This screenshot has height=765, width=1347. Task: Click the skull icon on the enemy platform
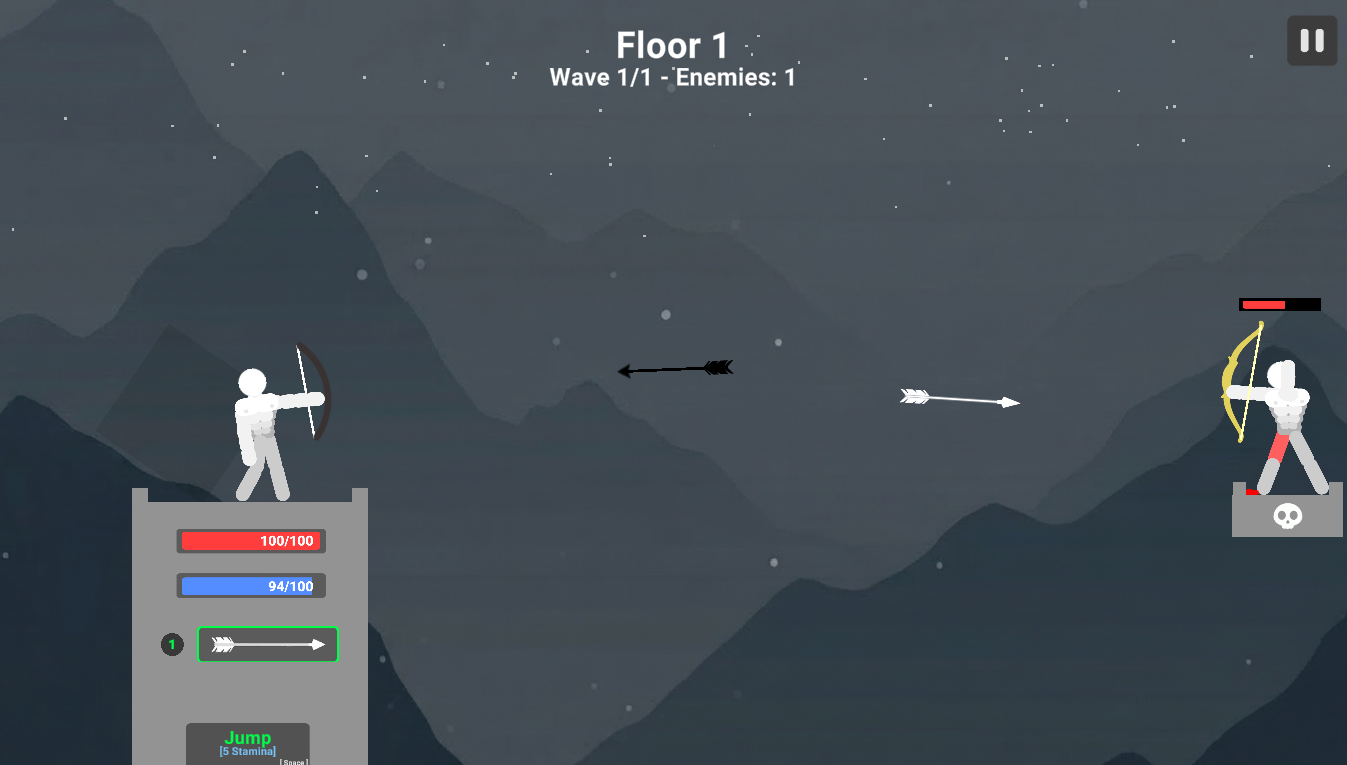coord(1287,518)
